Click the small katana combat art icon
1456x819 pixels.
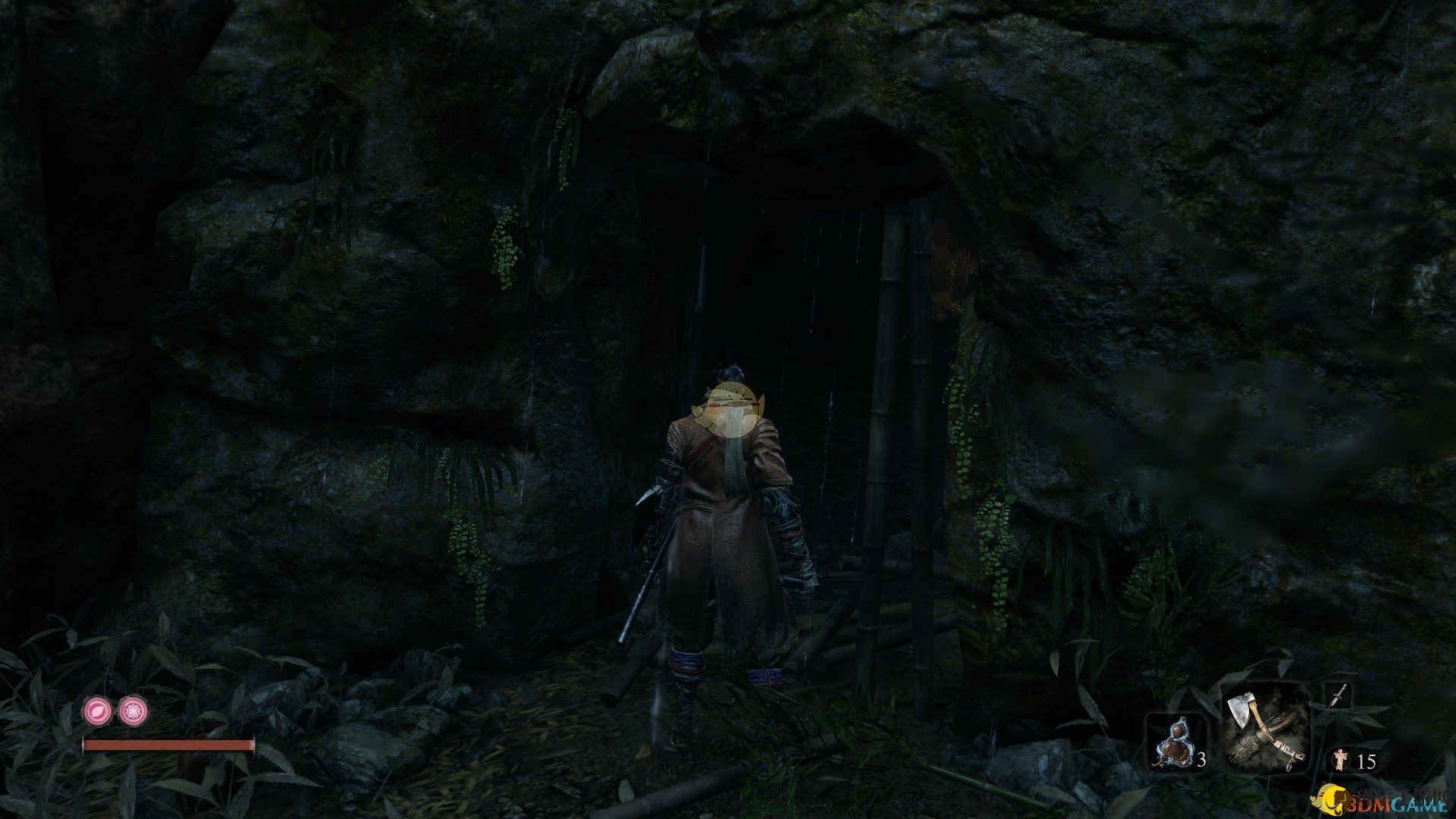(x=1337, y=695)
